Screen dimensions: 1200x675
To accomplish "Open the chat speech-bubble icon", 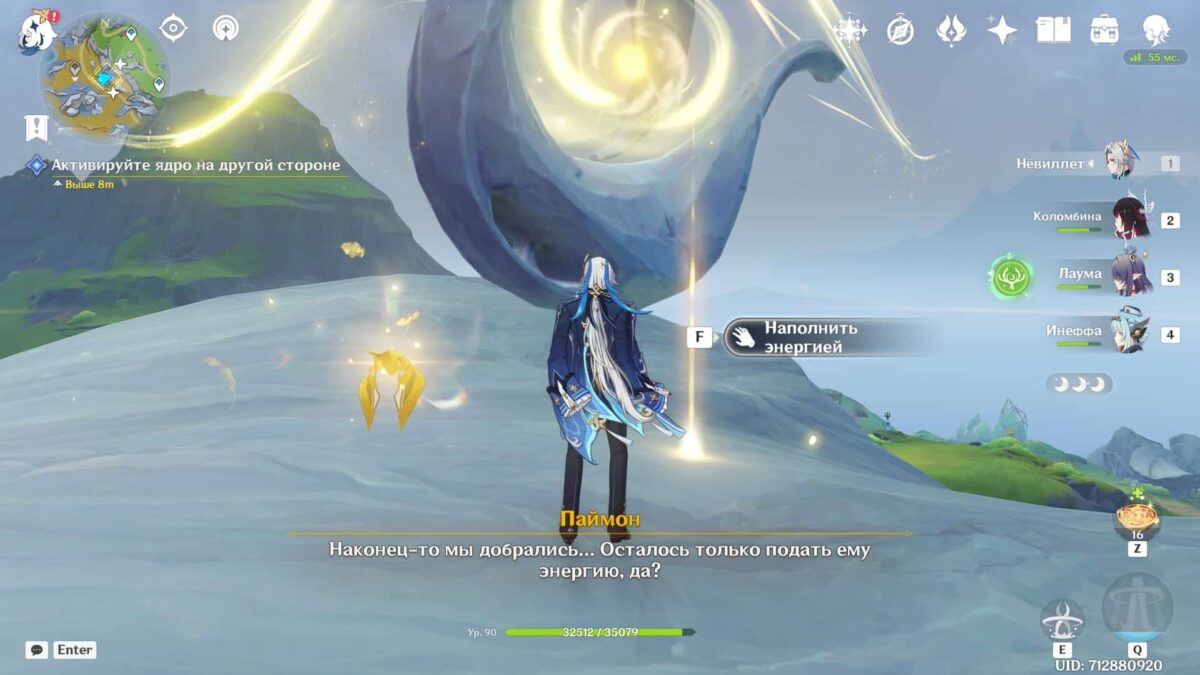I will coord(37,650).
